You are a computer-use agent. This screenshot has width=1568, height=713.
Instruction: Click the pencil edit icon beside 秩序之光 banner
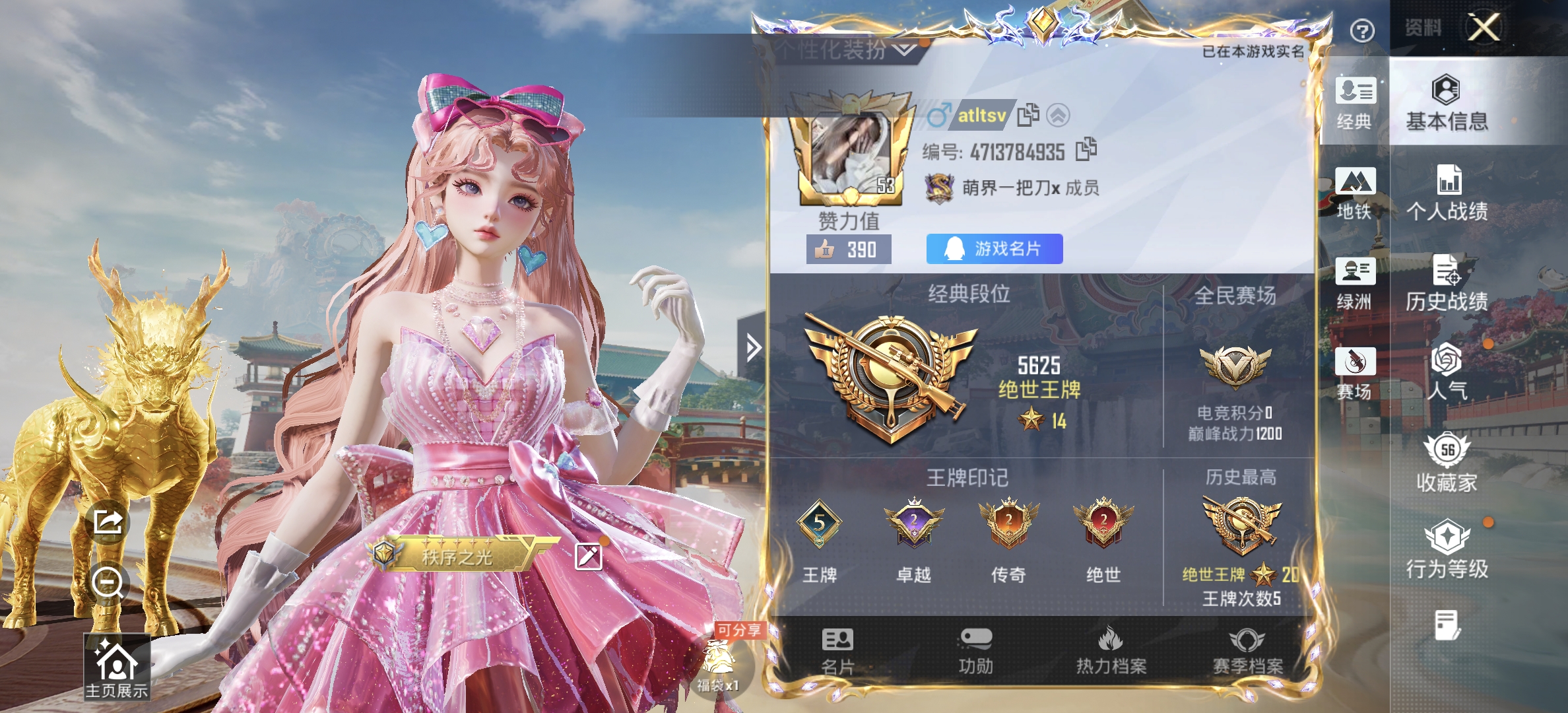point(589,555)
